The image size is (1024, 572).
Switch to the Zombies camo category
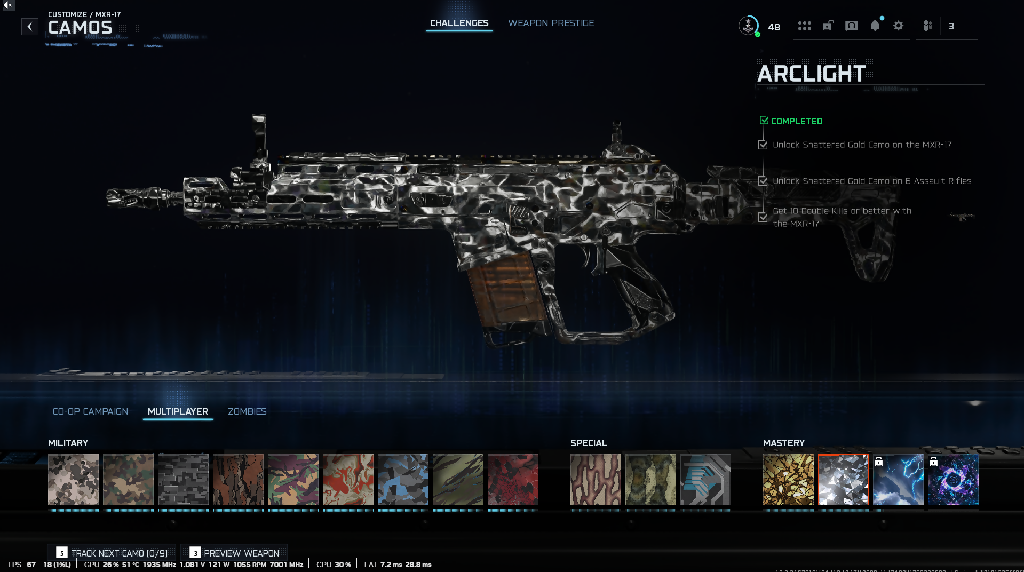coord(247,411)
